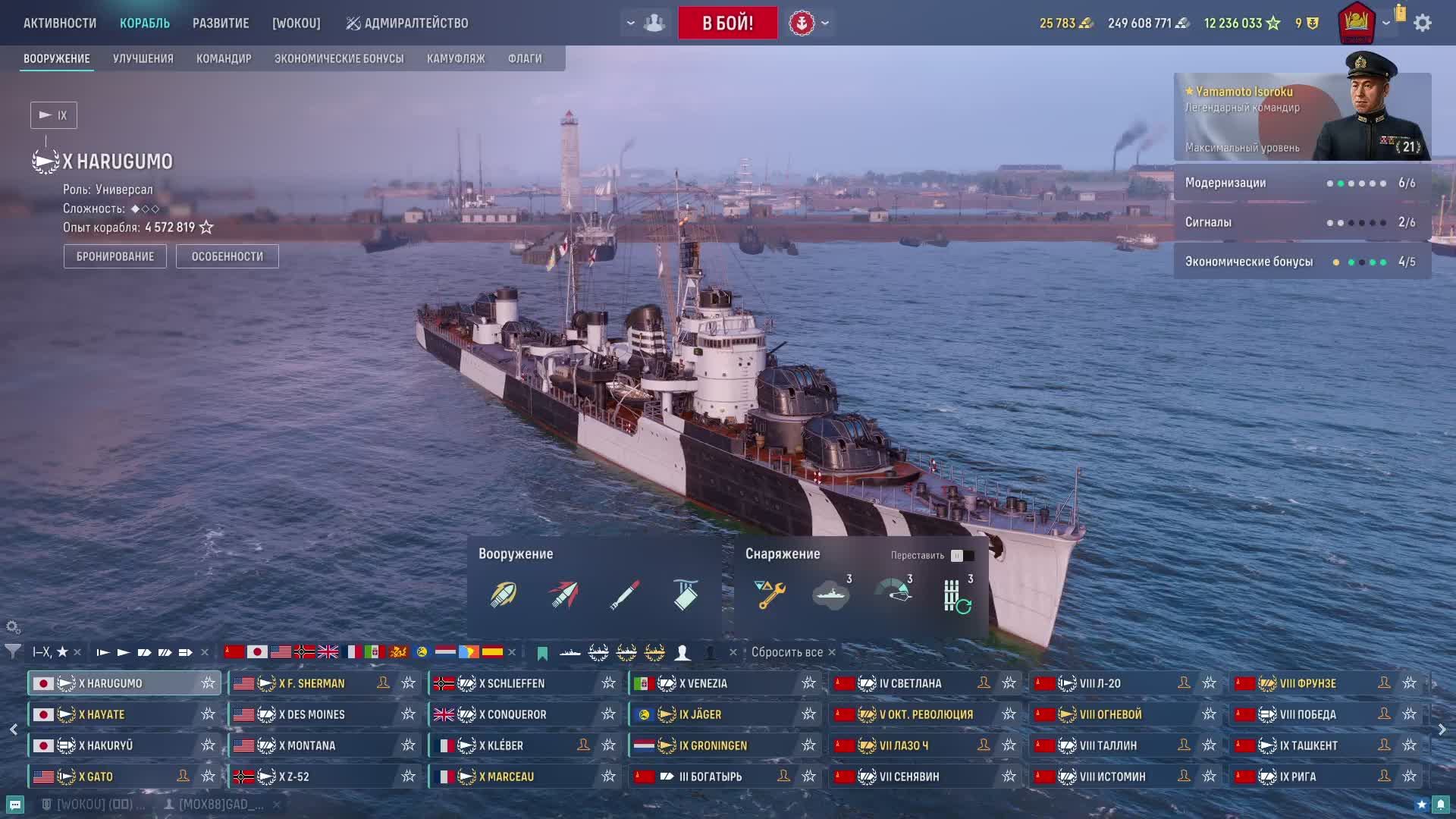1456x819 pixels.
Task: Open the Модернизации panel
Action: pyautogui.click(x=1302, y=183)
